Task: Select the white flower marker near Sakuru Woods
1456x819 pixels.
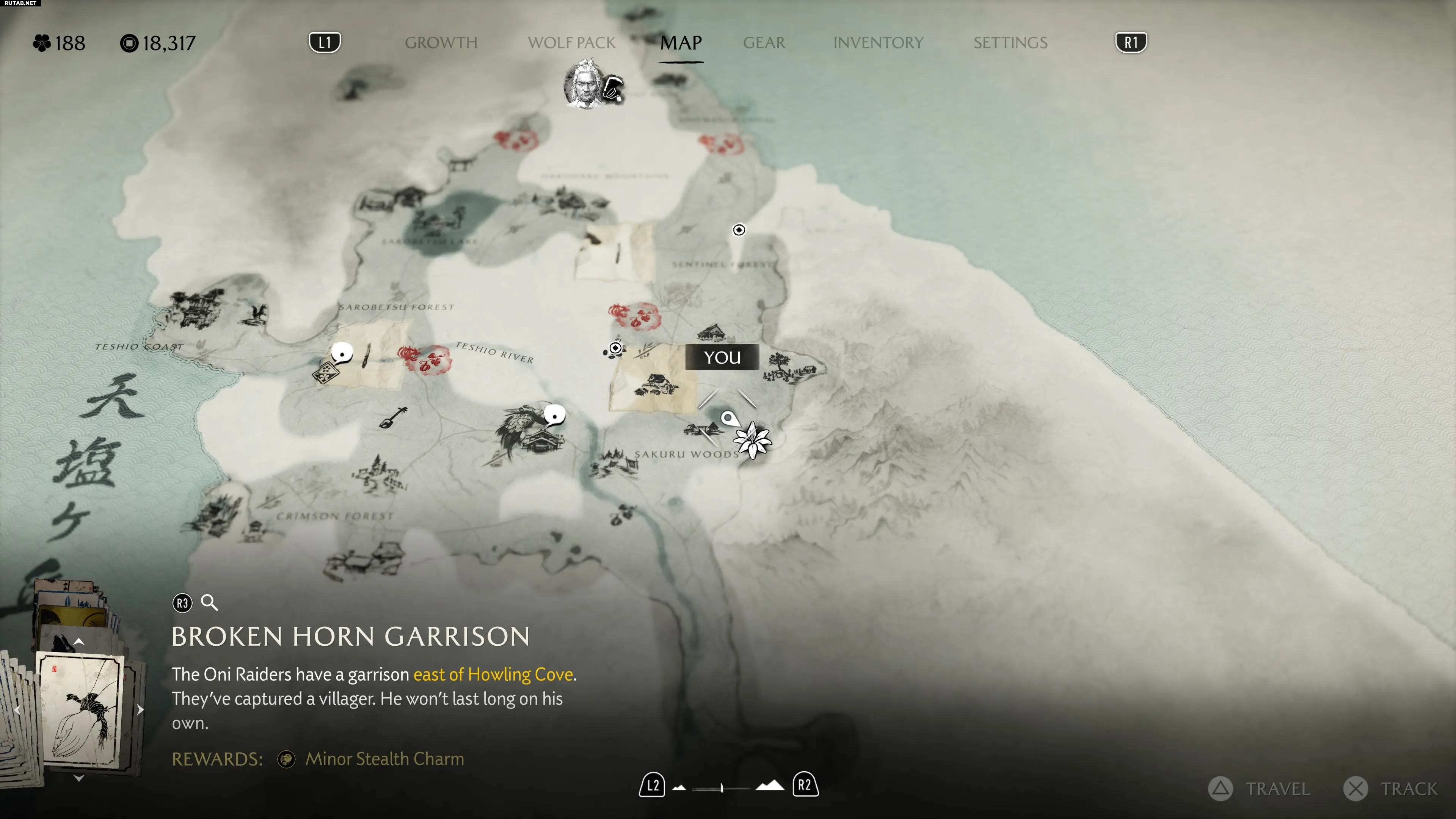Action: click(x=752, y=440)
